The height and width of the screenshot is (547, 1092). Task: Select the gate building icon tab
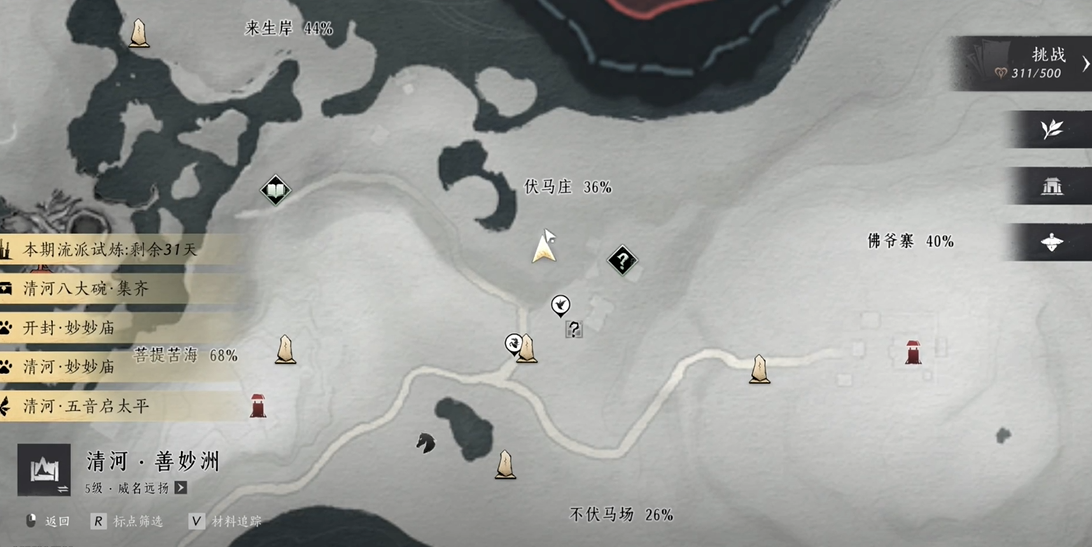pos(1051,186)
